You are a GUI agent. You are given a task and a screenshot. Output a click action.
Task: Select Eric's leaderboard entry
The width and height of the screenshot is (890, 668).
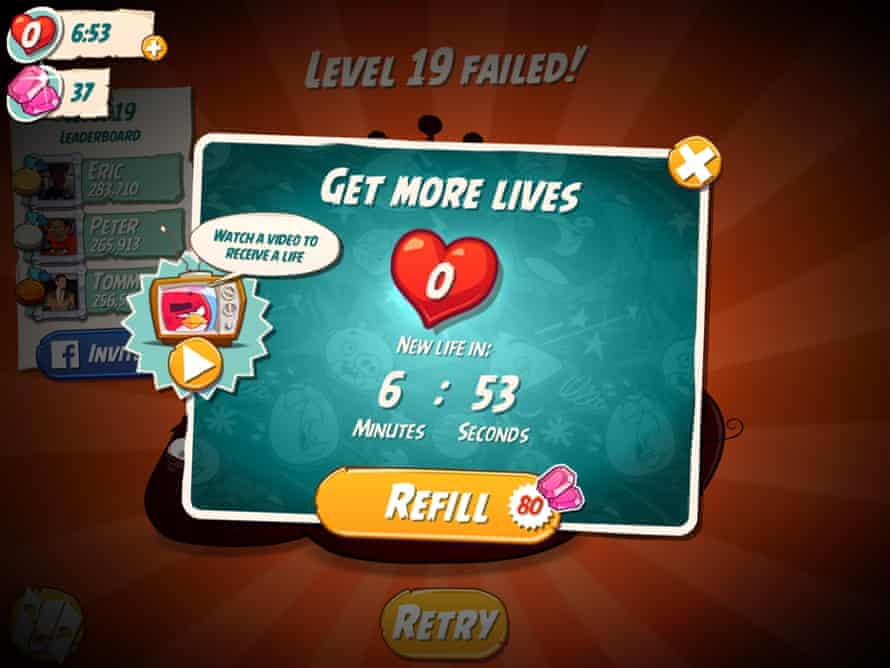[x=100, y=177]
